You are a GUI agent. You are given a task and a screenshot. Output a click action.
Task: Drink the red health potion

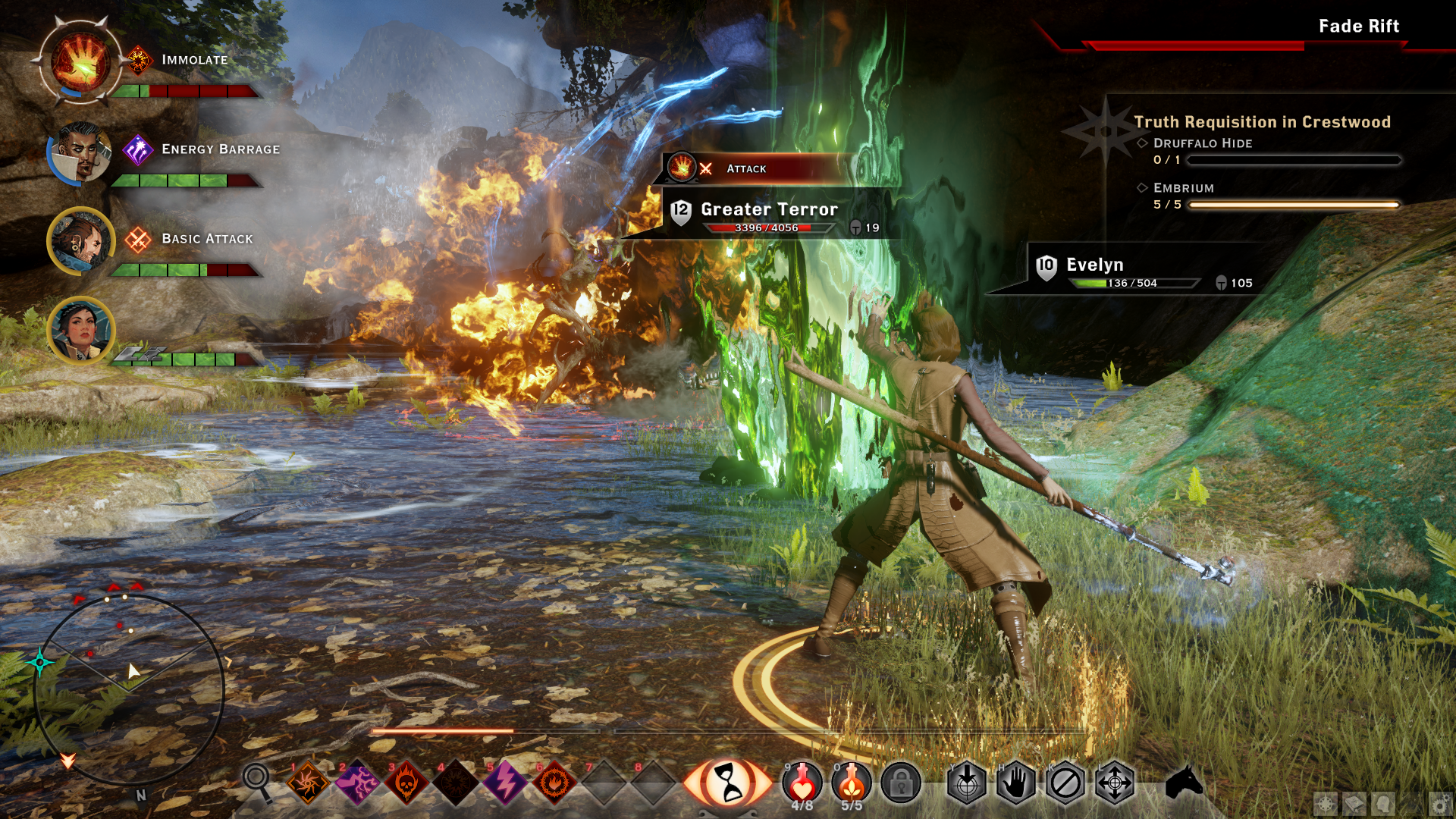coord(802,782)
